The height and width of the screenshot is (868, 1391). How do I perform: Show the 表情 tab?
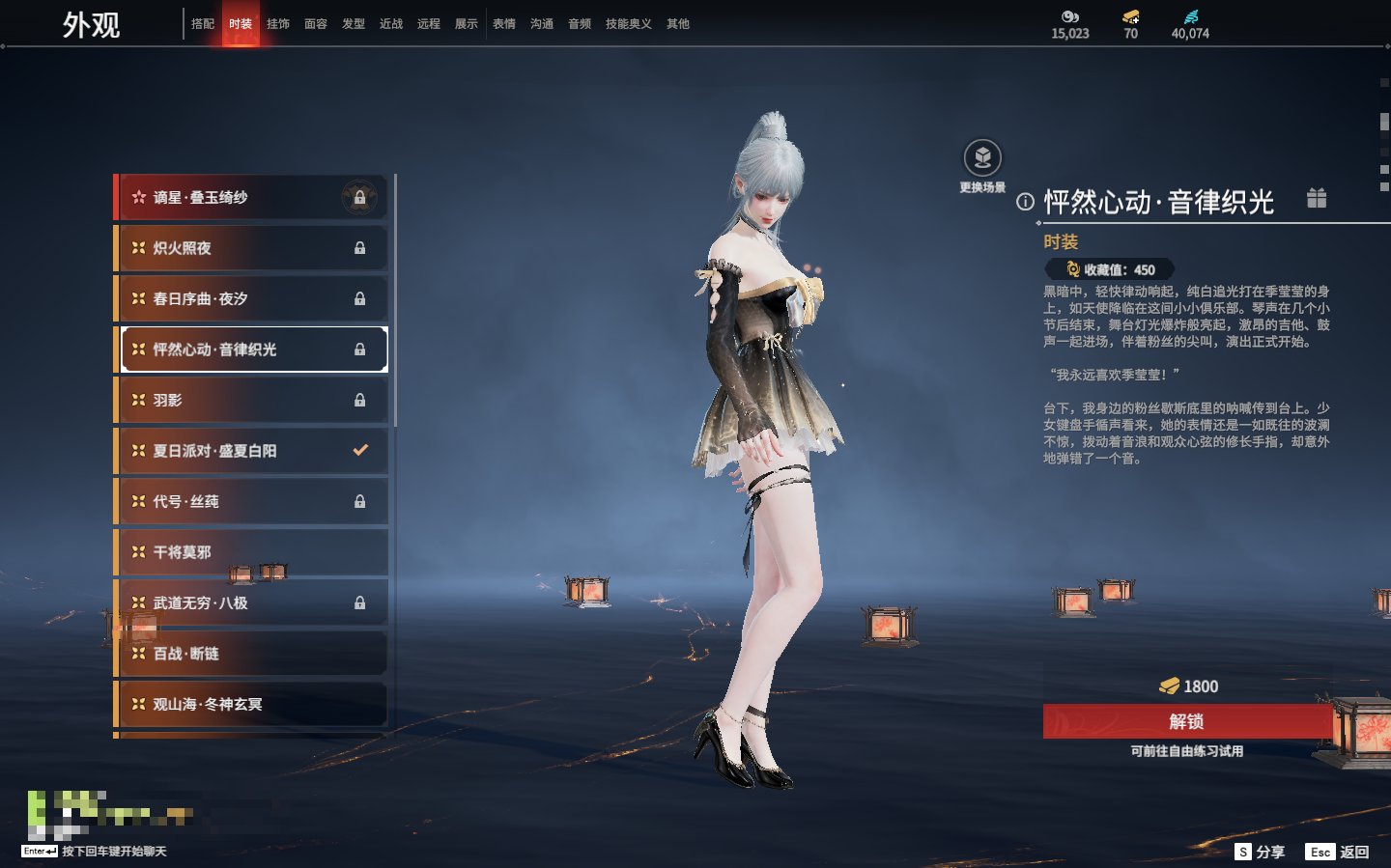pyautogui.click(x=504, y=24)
